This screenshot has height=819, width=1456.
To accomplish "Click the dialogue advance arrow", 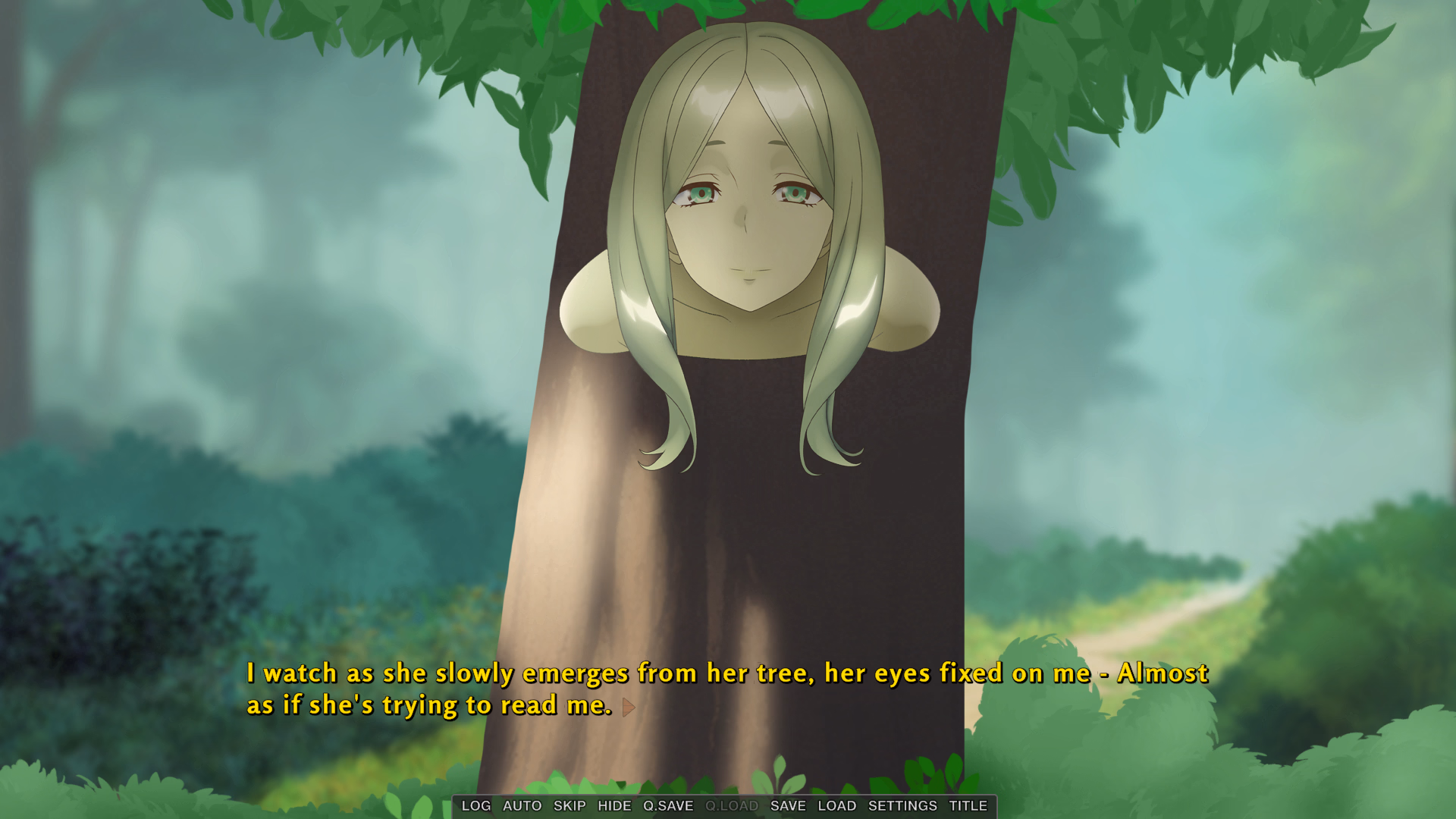I will coord(629,708).
